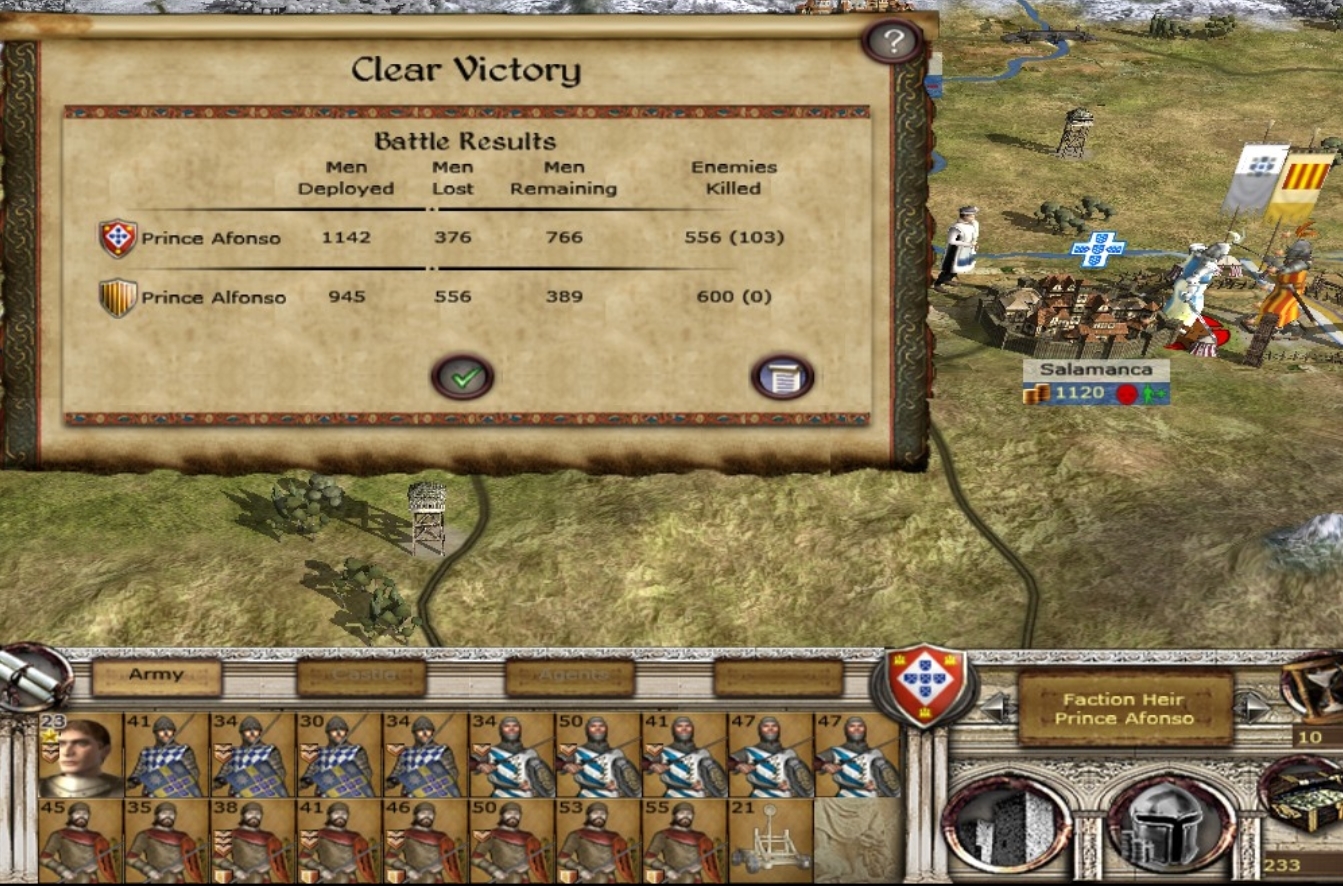Accept the battle results with the checkmark
The image size is (1343, 886).
pyautogui.click(x=462, y=378)
